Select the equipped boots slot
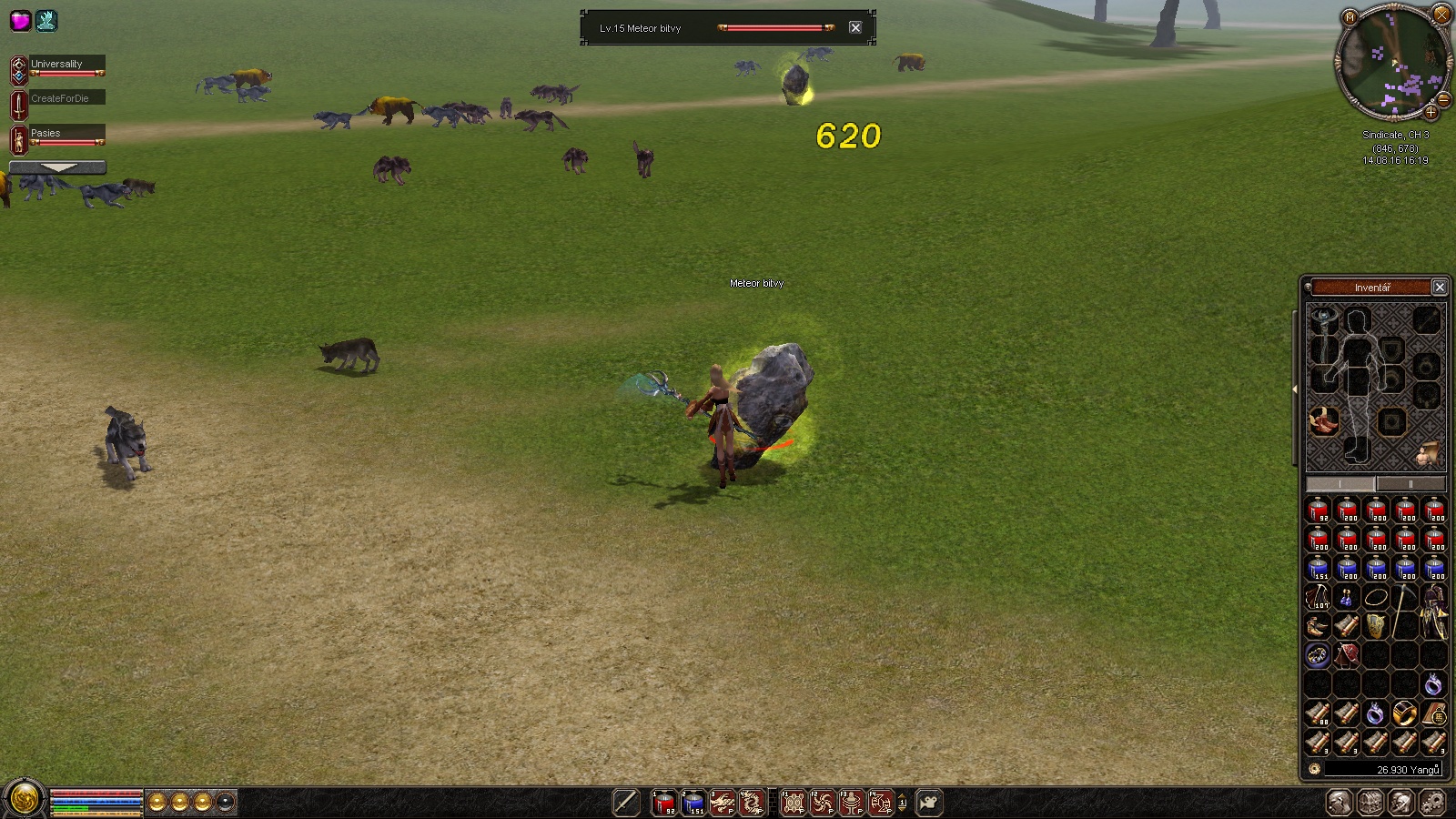1456x819 pixels. 1324,421
